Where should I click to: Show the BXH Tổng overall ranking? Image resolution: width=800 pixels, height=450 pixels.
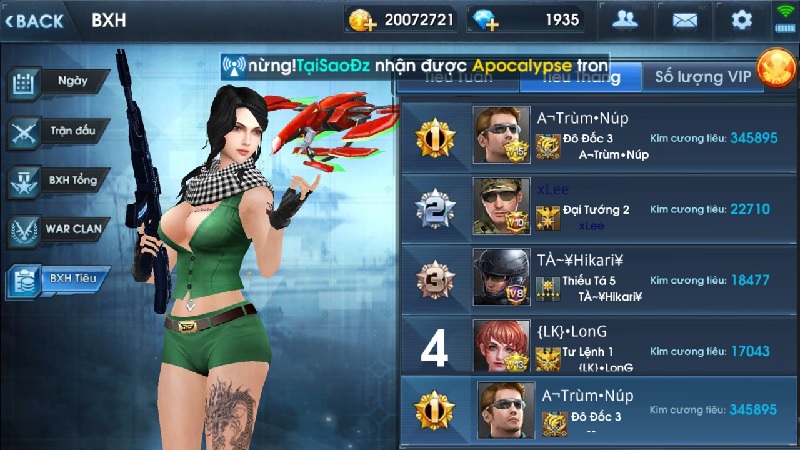[x=56, y=181]
